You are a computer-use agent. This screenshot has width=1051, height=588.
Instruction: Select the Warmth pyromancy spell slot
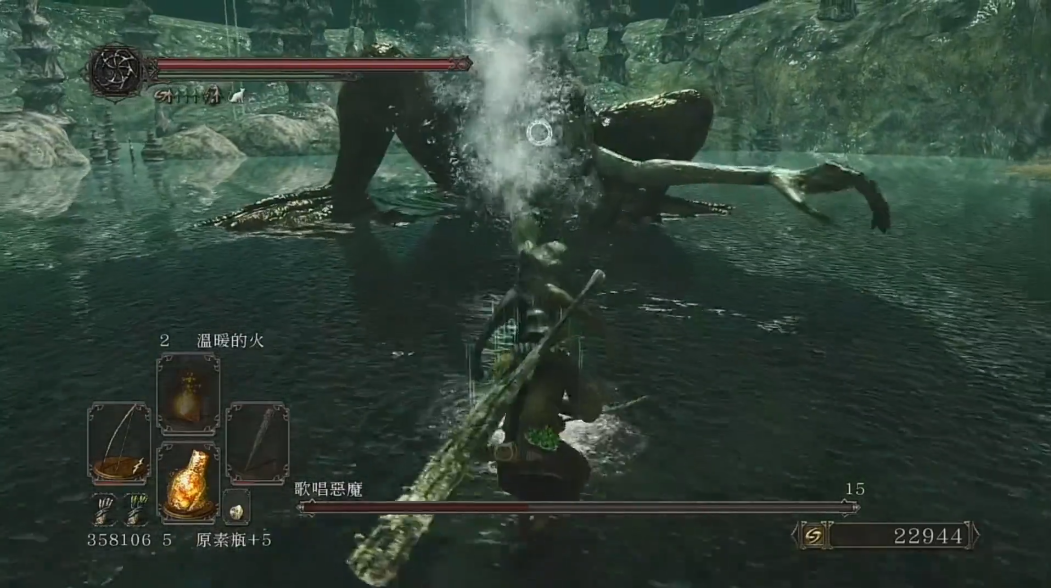(187, 393)
